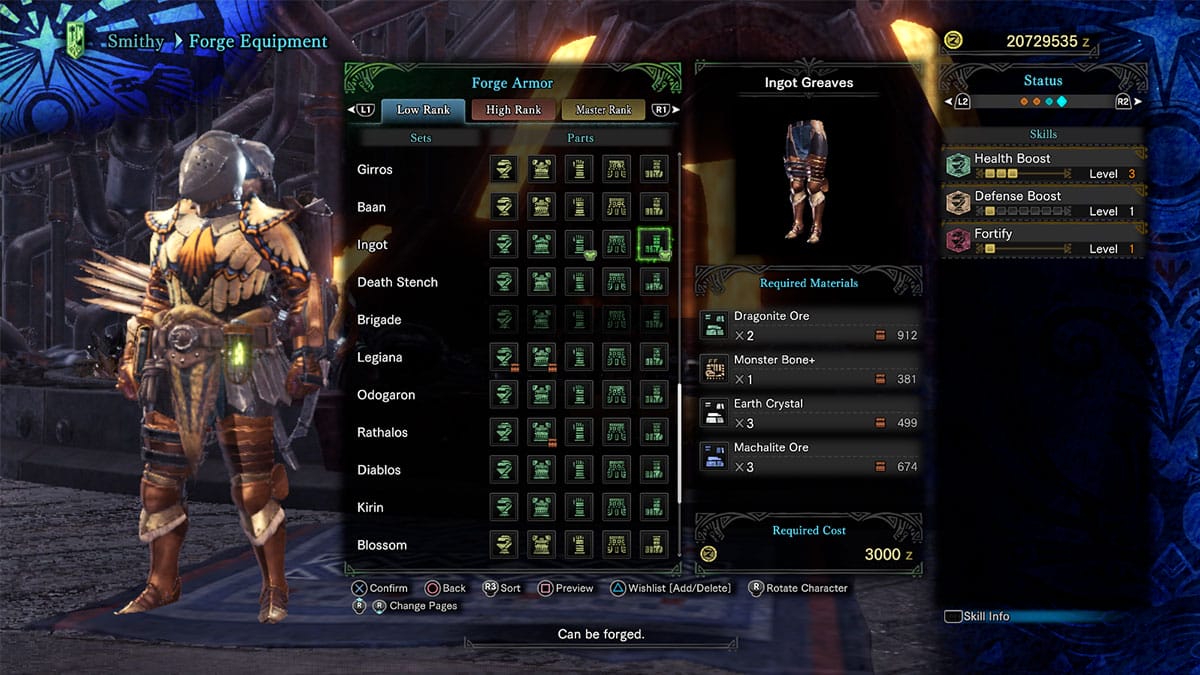Select the highlighted Ingot Greaves slot
1200x675 pixels.
(654, 244)
